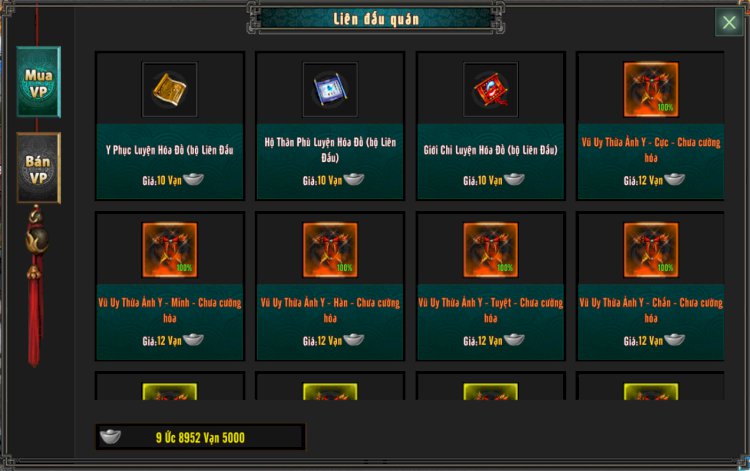Viewport: 750px width, 471px height.
Task: Switch to the Mua VP tab
Action: (x=38, y=82)
